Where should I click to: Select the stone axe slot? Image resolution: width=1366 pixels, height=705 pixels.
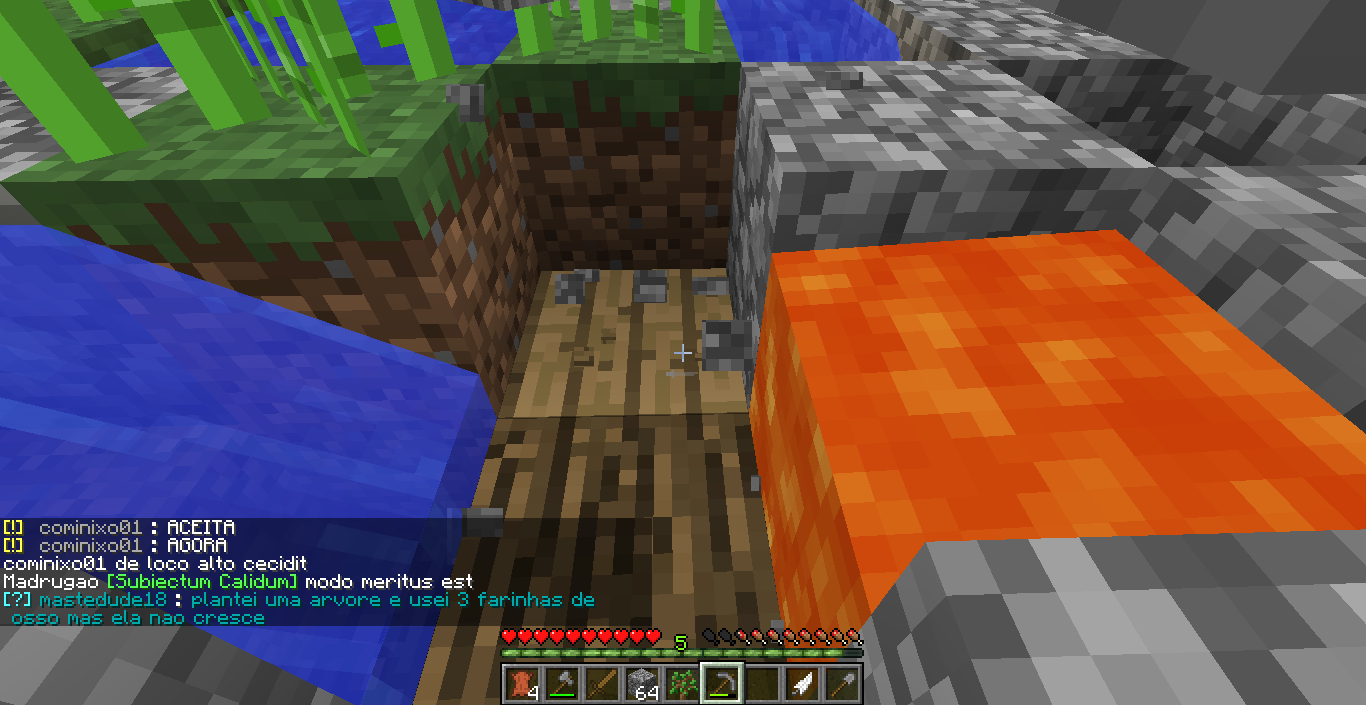(560, 683)
